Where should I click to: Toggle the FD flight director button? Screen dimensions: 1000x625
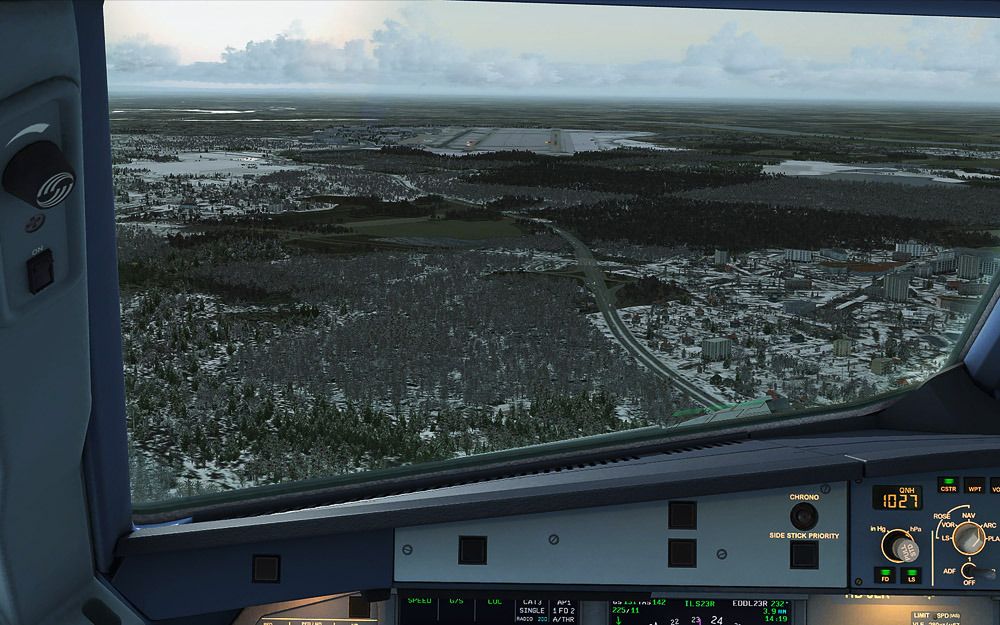(885, 575)
